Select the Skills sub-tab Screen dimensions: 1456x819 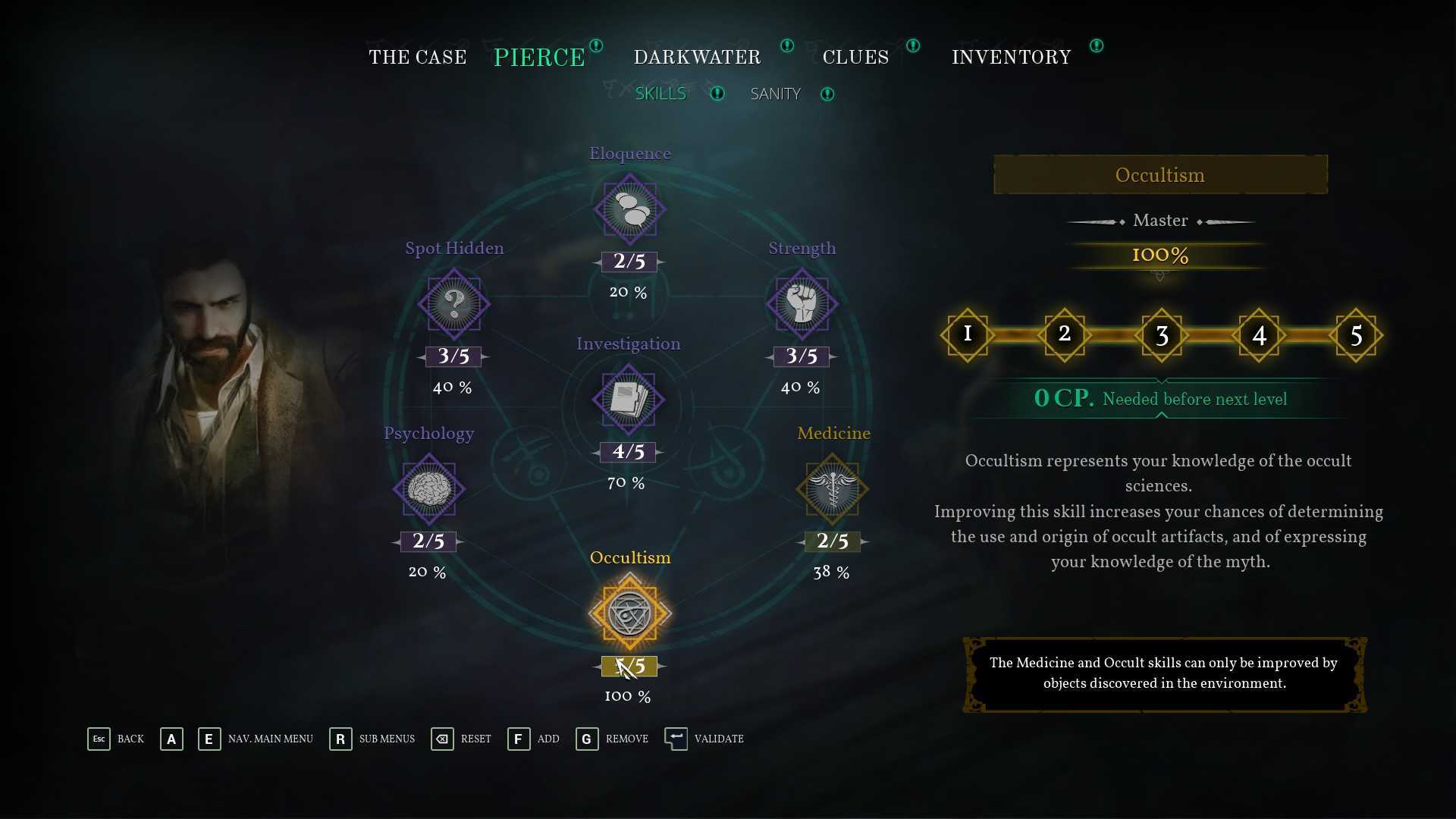point(661,94)
